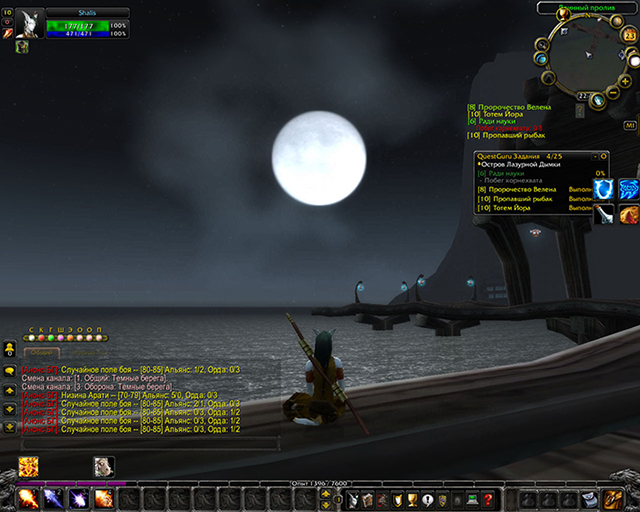Open the MI button under the minimap
Screen dimensions: 640x512
click(631, 125)
